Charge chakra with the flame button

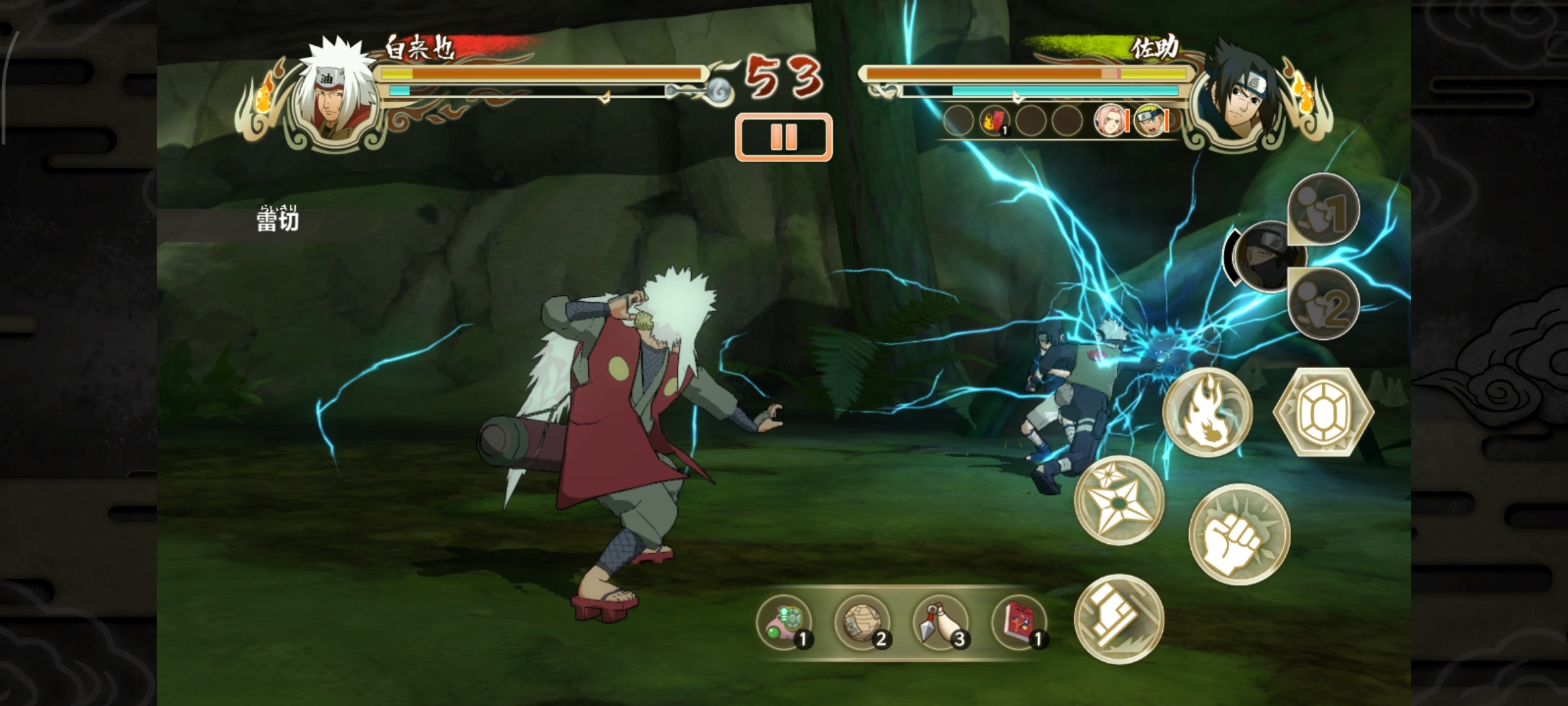coord(1207,412)
